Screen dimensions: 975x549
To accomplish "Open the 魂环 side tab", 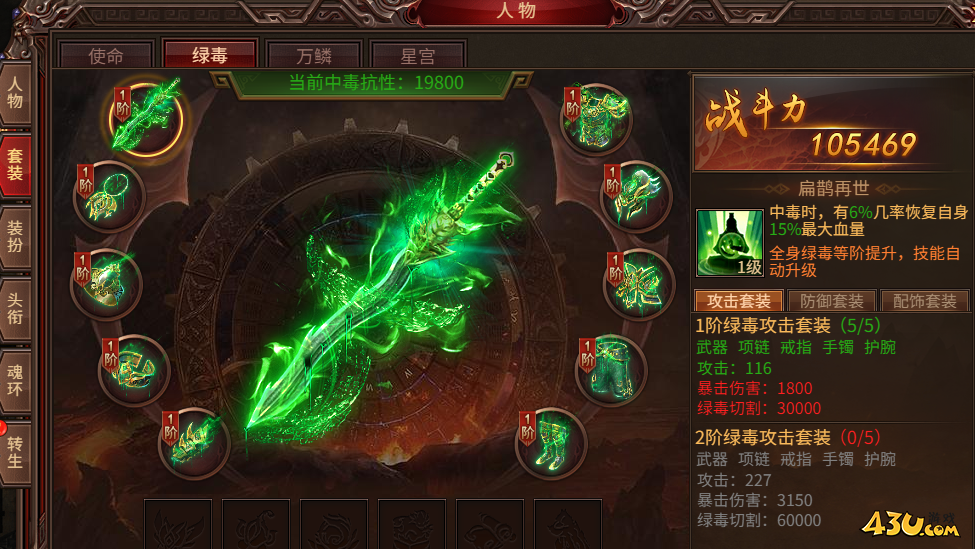I will (15, 380).
